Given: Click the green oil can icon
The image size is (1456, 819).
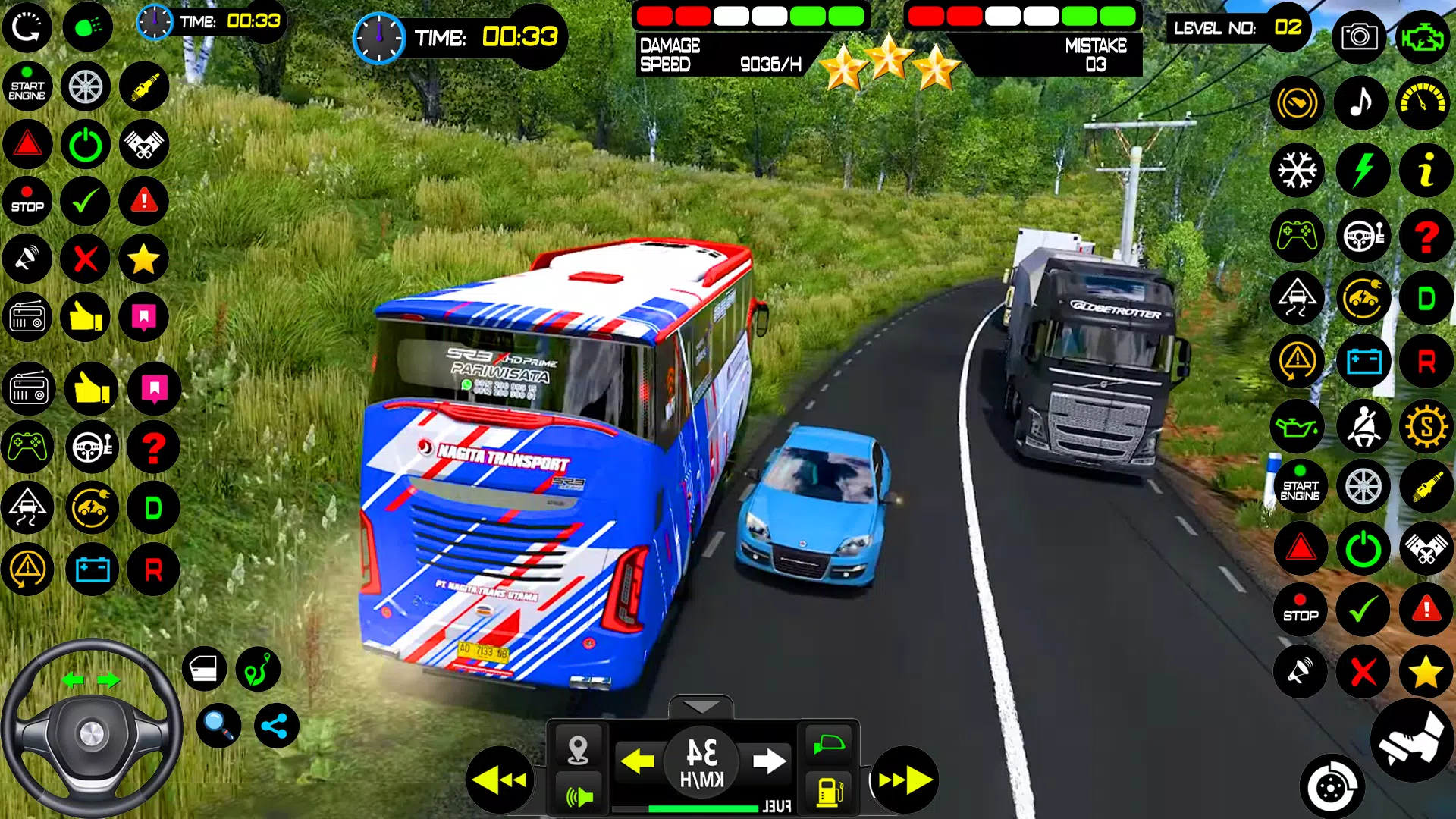Looking at the screenshot, I should click(x=1298, y=427).
